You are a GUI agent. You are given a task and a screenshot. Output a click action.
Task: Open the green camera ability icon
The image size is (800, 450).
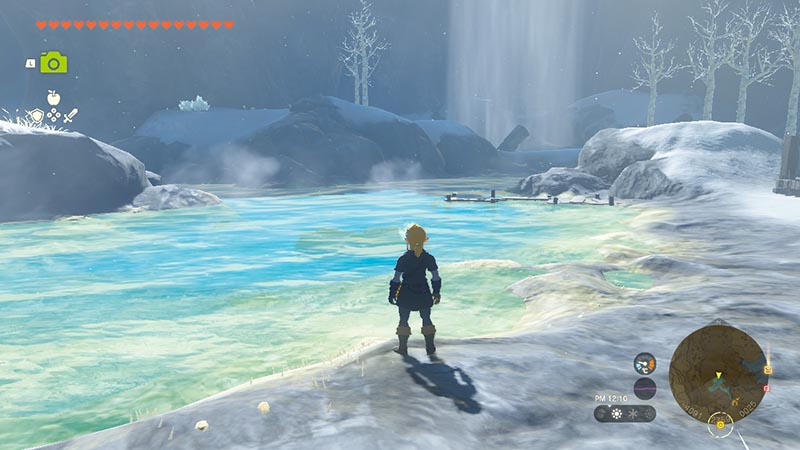pos(53,63)
